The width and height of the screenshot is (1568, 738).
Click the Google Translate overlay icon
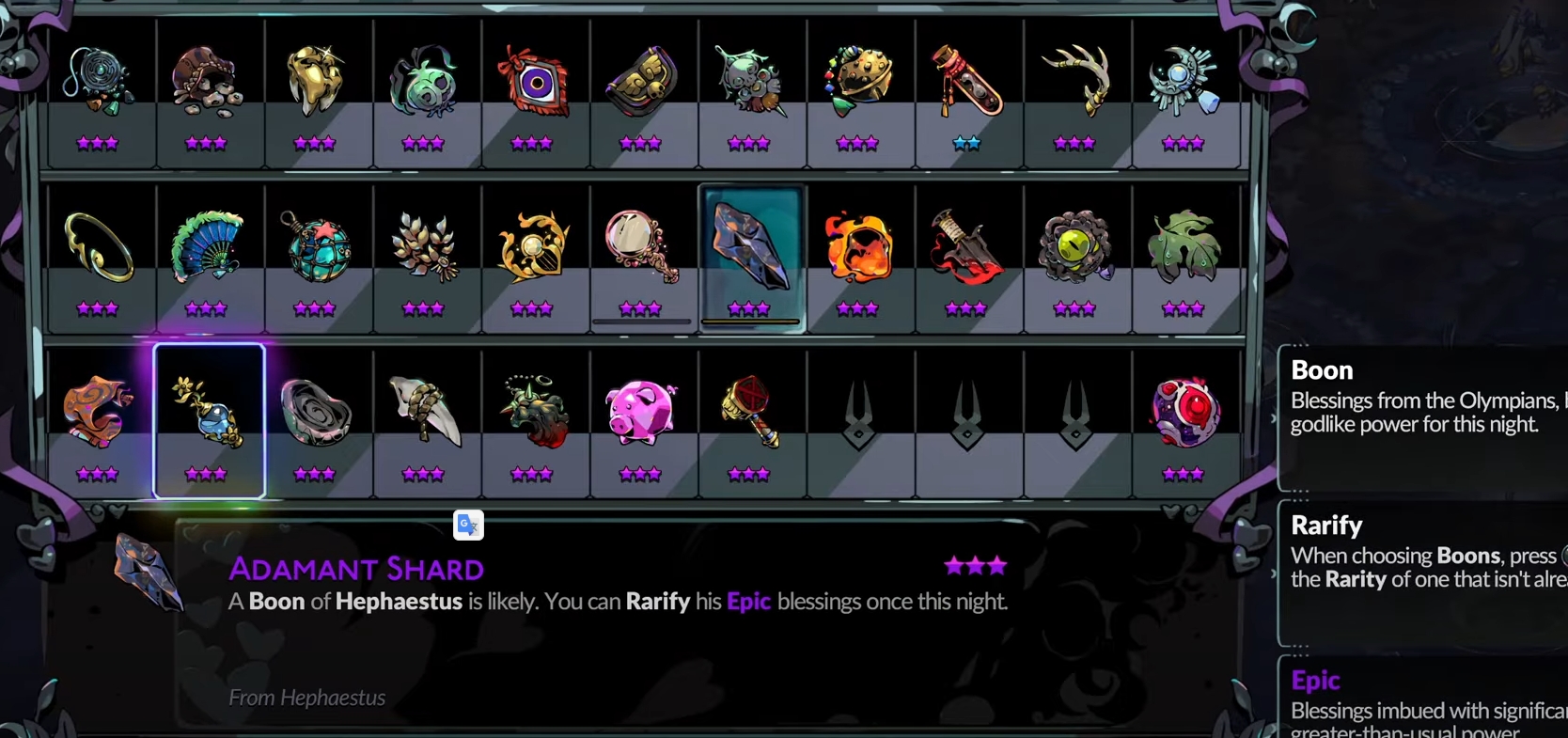click(x=468, y=525)
